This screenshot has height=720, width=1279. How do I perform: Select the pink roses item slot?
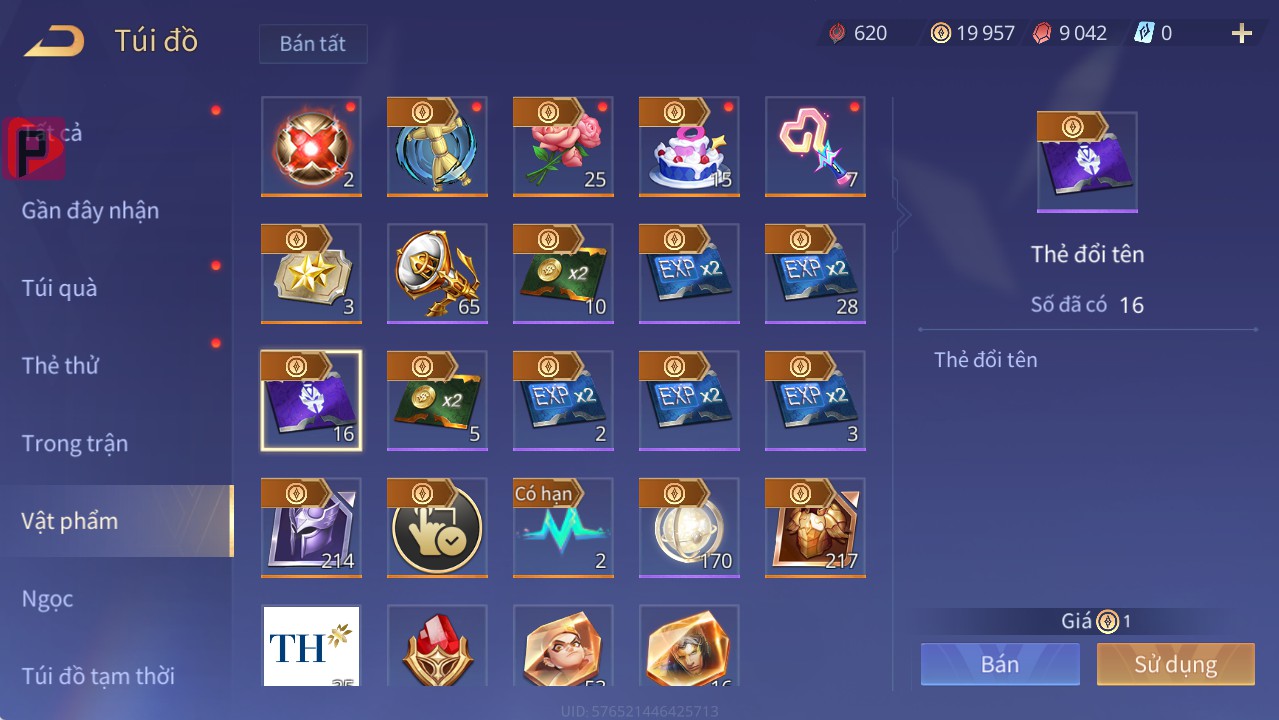coord(563,147)
